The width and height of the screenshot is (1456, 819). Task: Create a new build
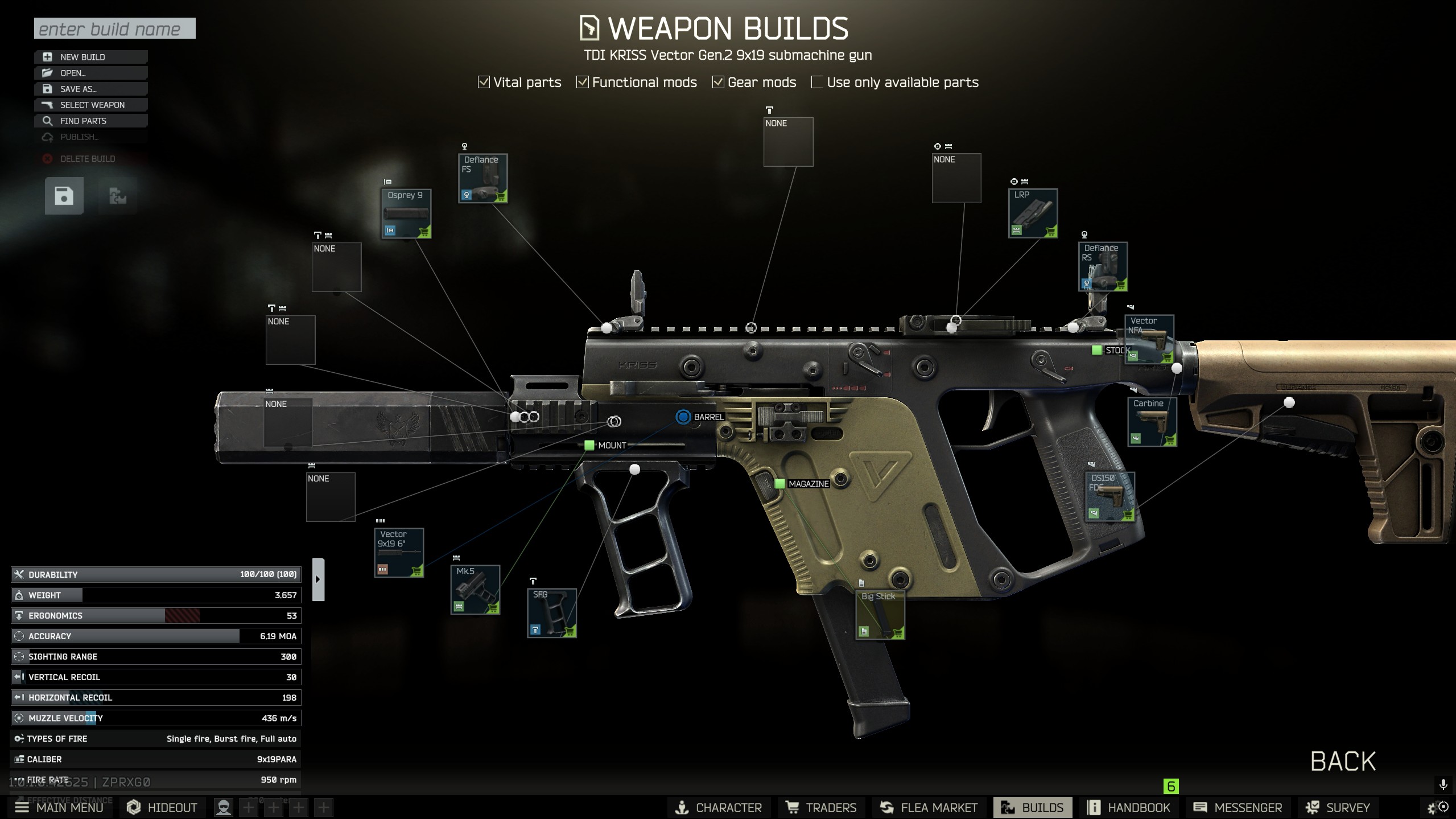click(91, 57)
